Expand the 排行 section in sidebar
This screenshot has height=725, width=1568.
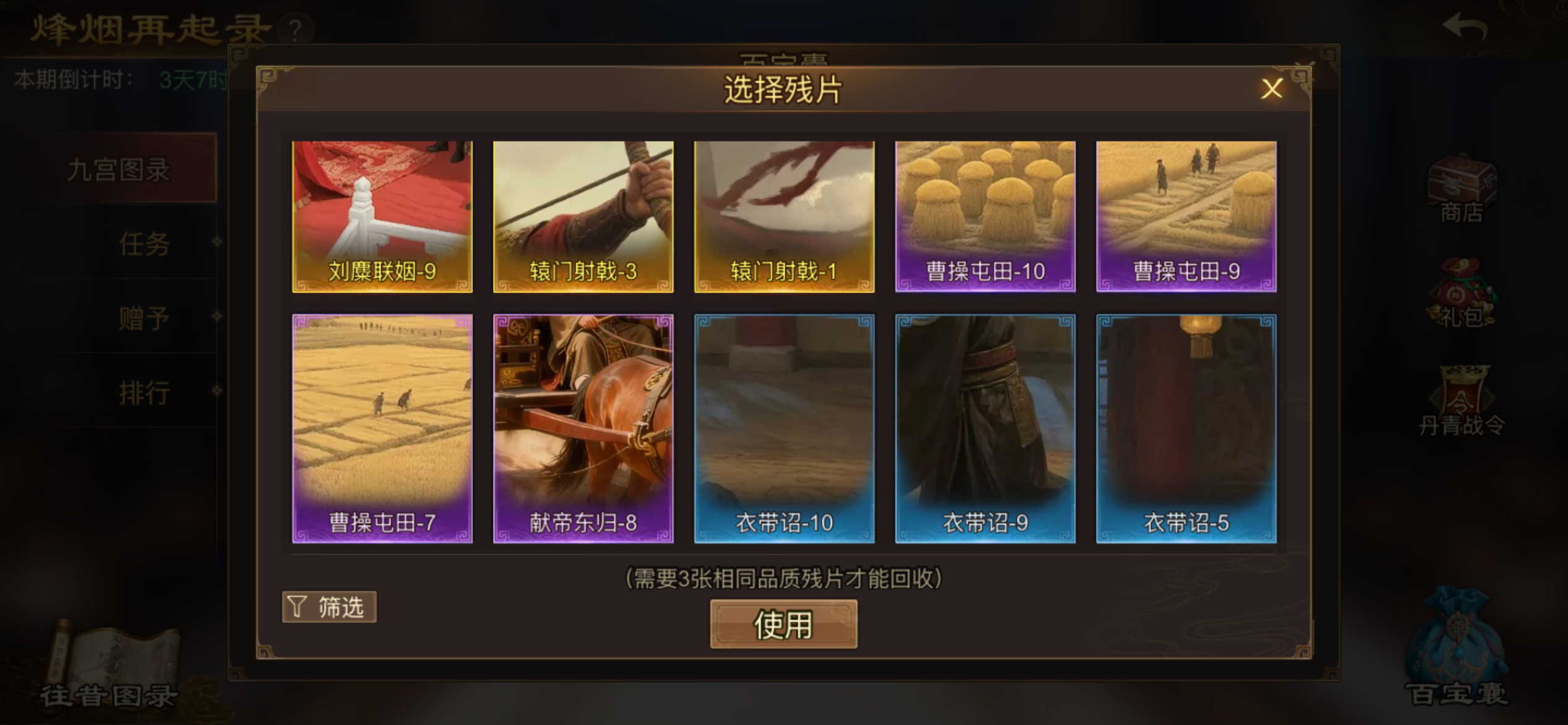click(144, 392)
